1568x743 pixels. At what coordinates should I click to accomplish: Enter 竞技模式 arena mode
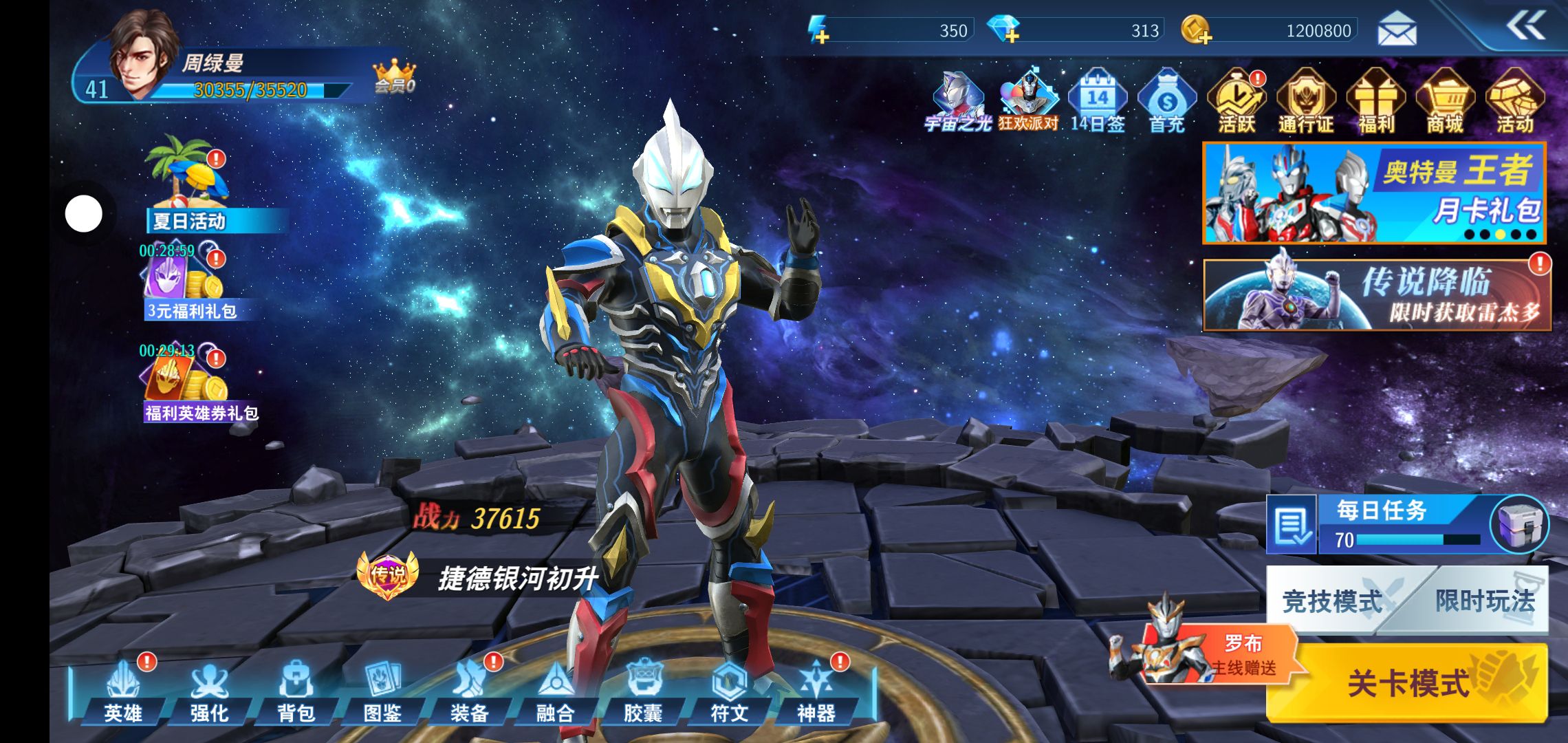(1332, 601)
